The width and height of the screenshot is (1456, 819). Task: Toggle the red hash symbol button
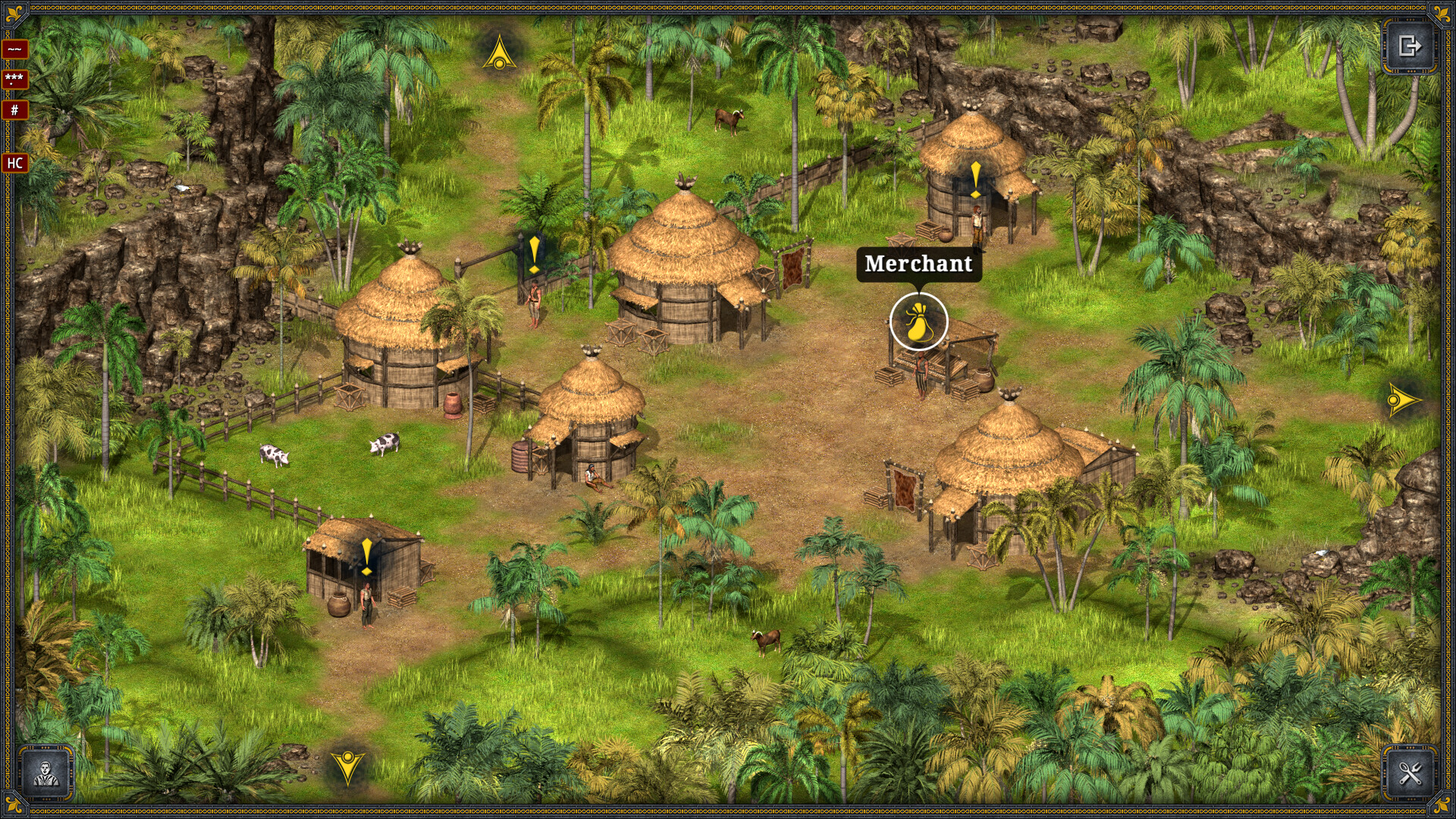click(14, 110)
